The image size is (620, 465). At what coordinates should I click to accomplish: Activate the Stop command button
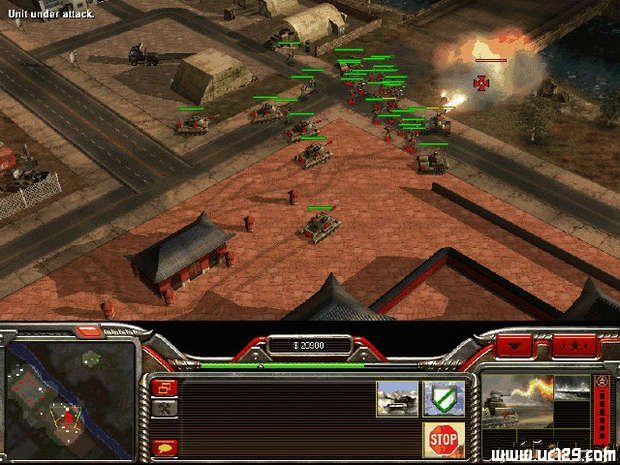coord(443,438)
